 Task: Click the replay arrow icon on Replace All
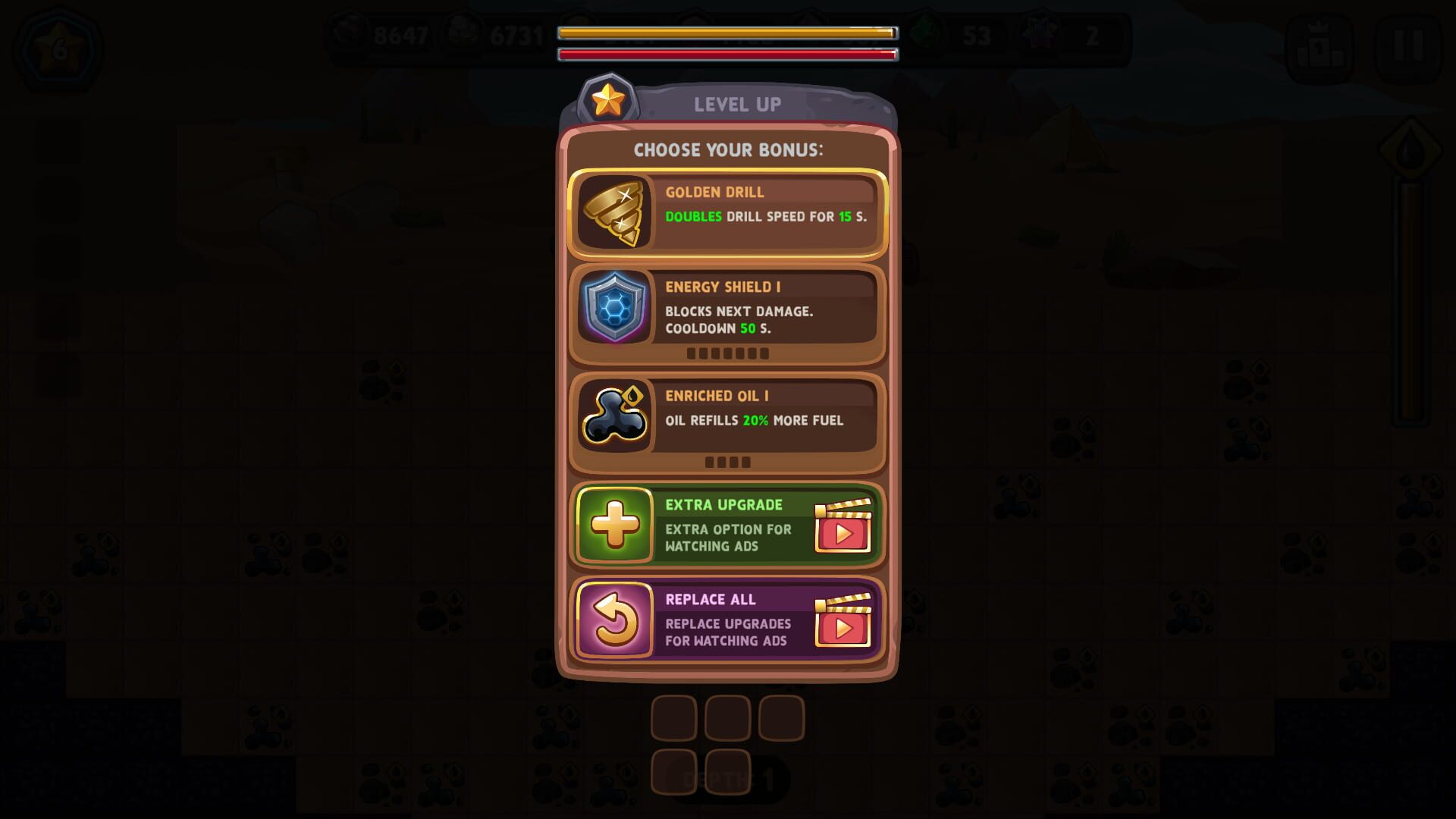(616, 622)
